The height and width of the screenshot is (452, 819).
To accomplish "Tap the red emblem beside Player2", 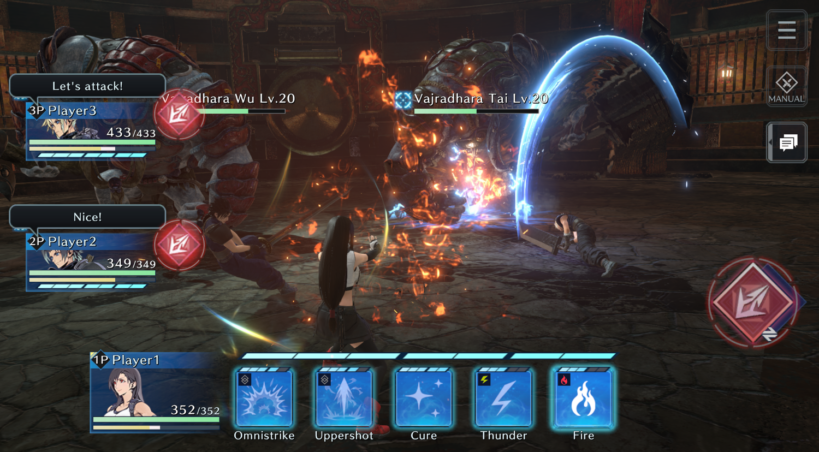I will (x=180, y=244).
